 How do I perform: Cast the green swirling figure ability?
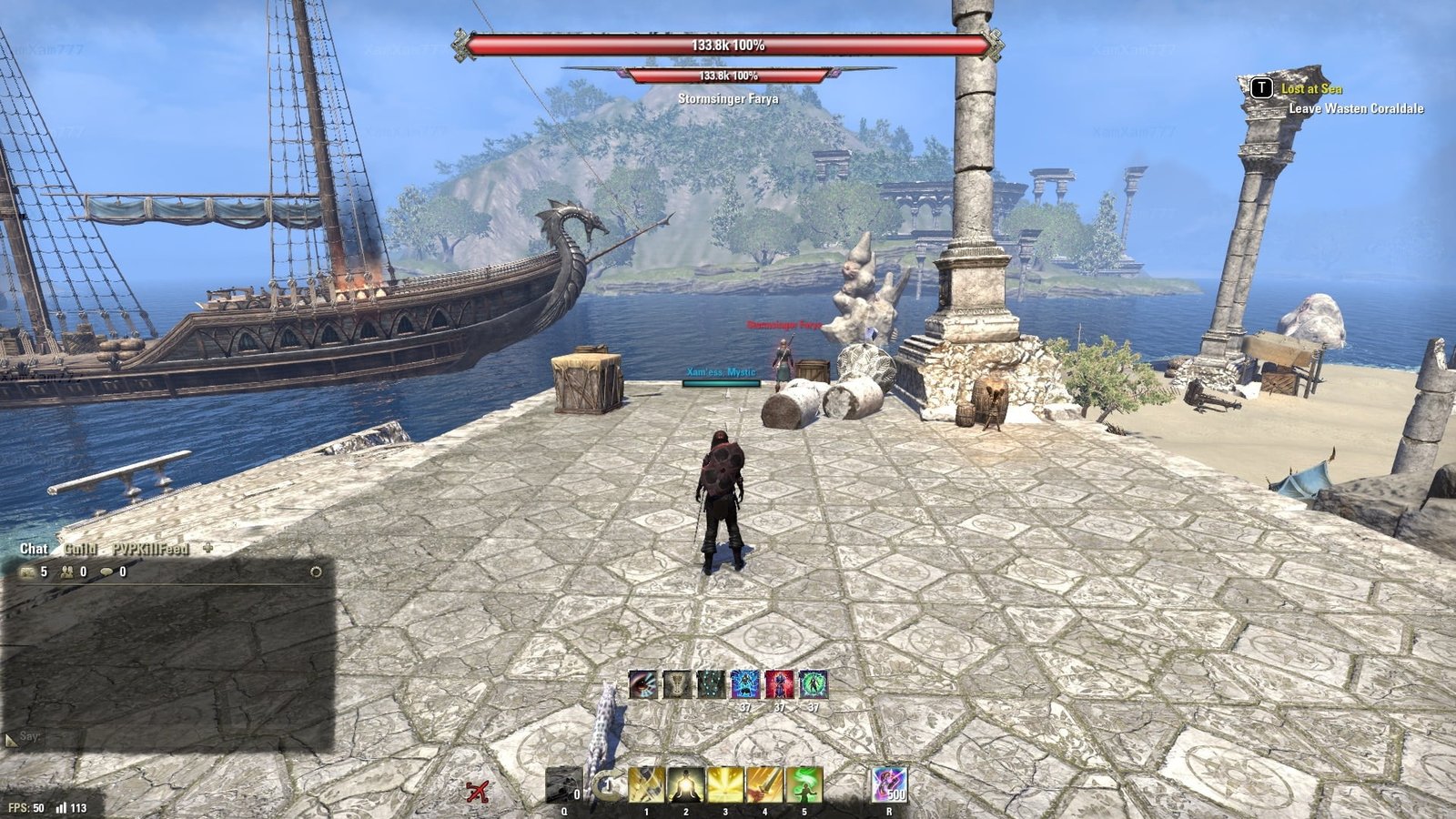[x=804, y=785]
